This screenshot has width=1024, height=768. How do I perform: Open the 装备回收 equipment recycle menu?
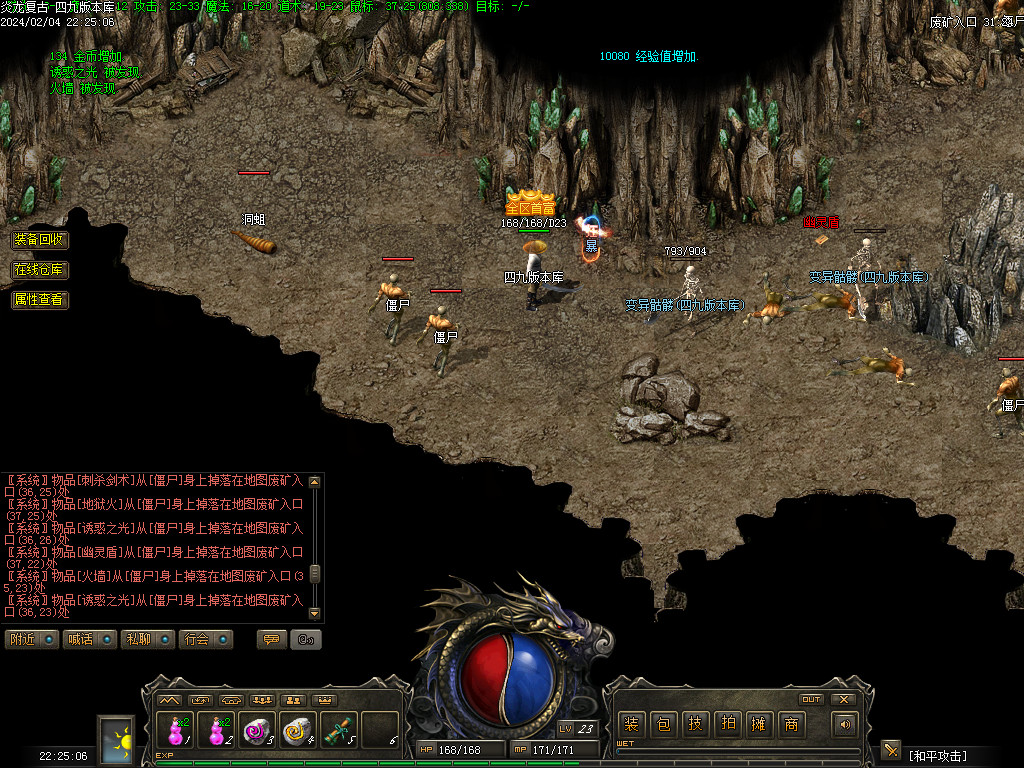(x=40, y=240)
